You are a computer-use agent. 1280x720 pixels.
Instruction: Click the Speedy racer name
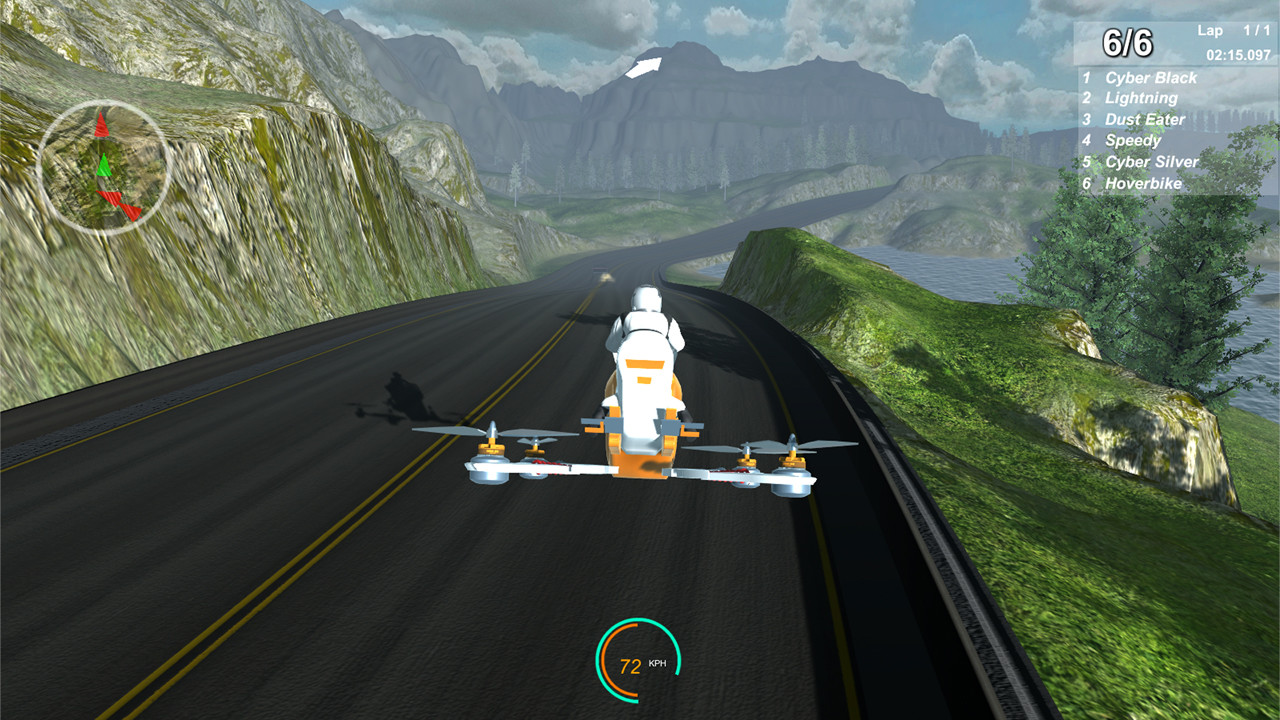click(1131, 140)
